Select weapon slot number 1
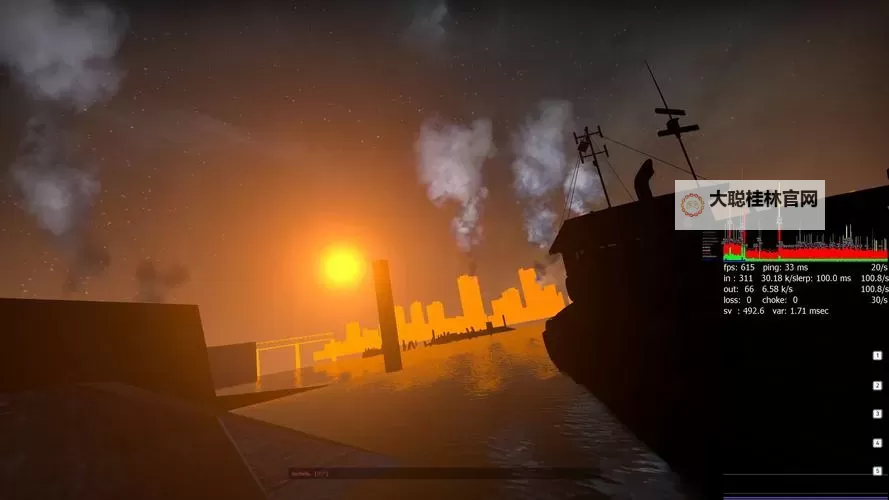Viewport: 889px width, 500px height. click(x=877, y=356)
